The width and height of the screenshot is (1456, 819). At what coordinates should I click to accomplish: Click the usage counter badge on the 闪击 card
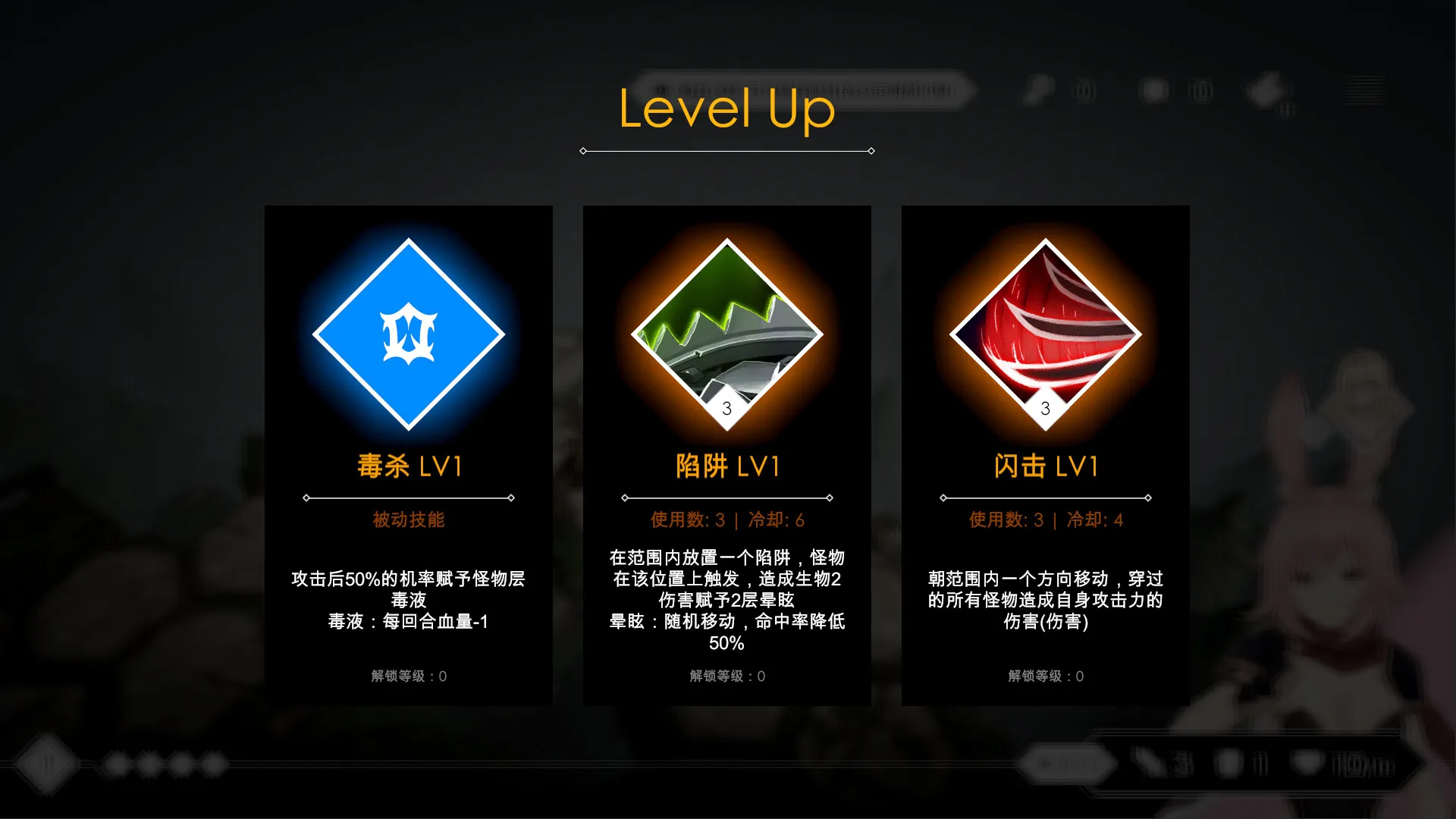pyautogui.click(x=1045, y=408)
